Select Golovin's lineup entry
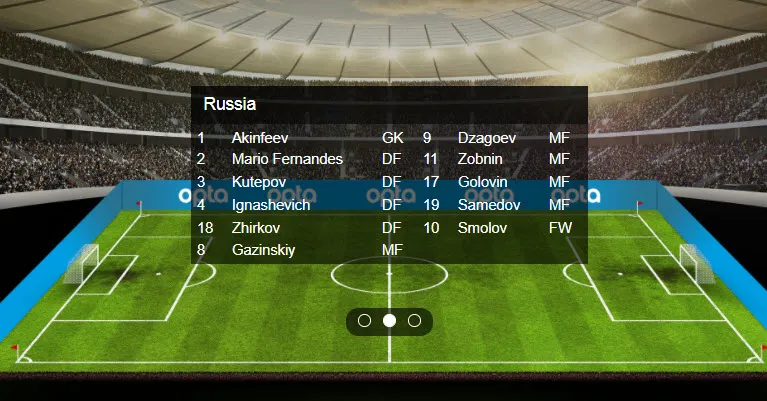The image size is (767, 401). [482, 182]
